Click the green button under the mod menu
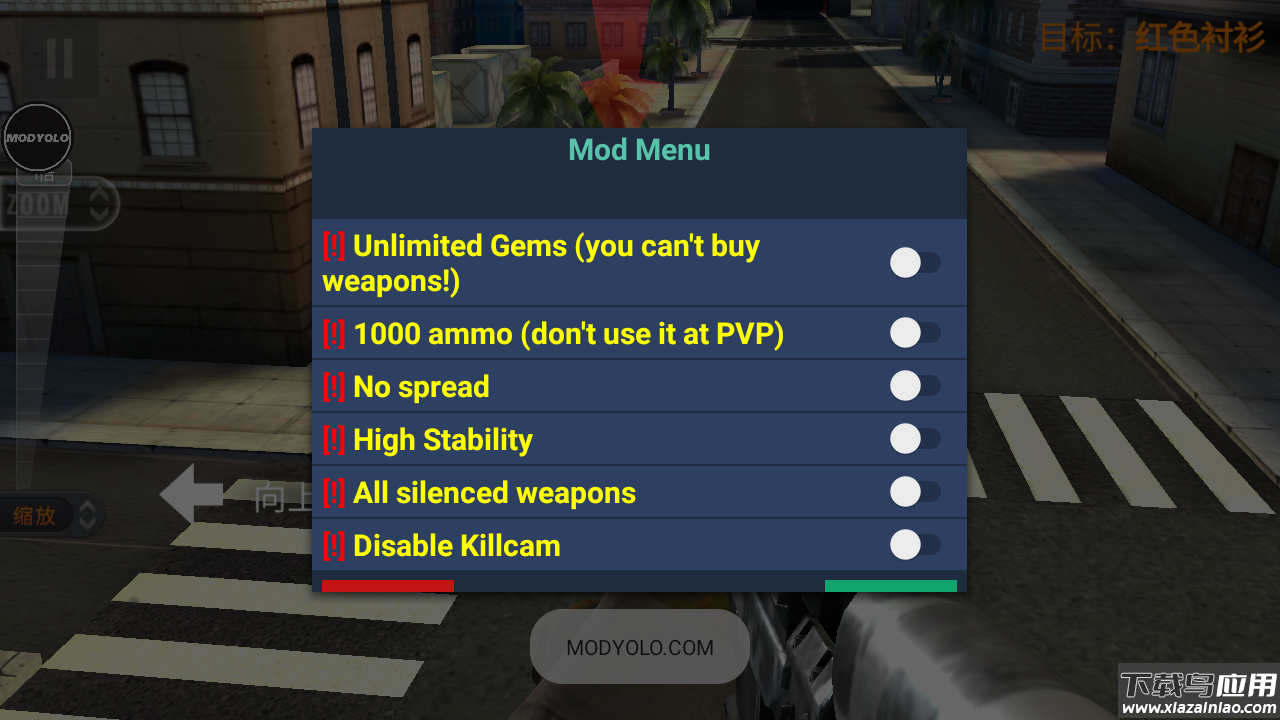This screenshot has height=720, width=1280. pos(890,586)
